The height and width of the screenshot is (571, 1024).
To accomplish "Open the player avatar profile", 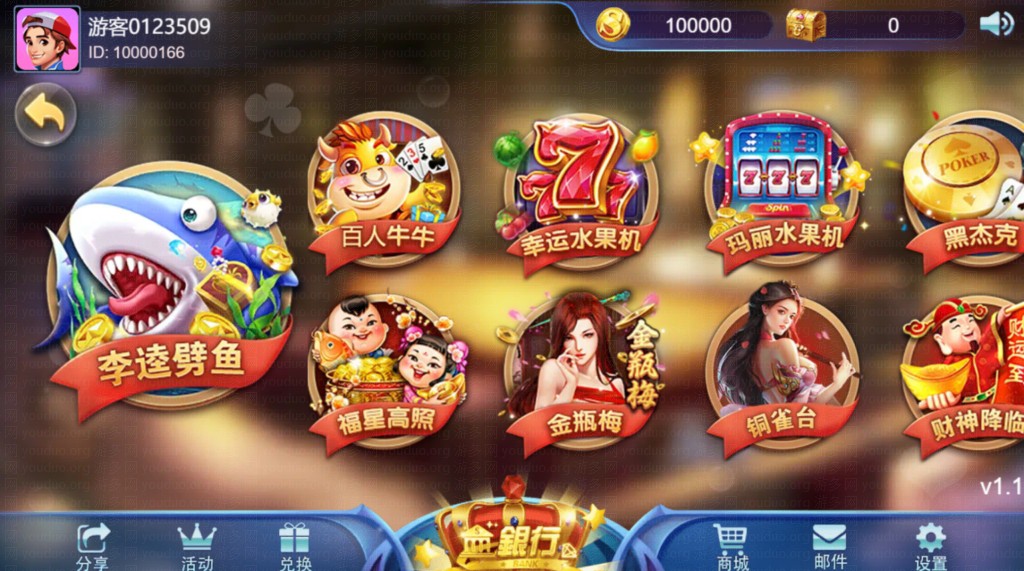I will click(x=47, y=39).
